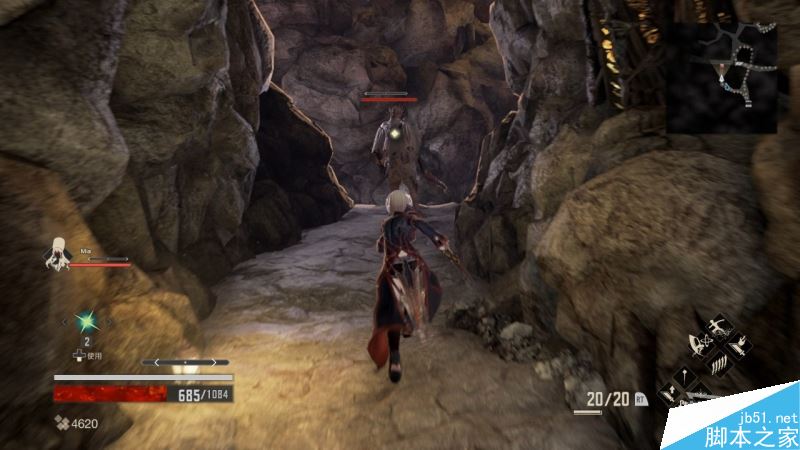Use the glowing green star item

click(x=87, y=320)
